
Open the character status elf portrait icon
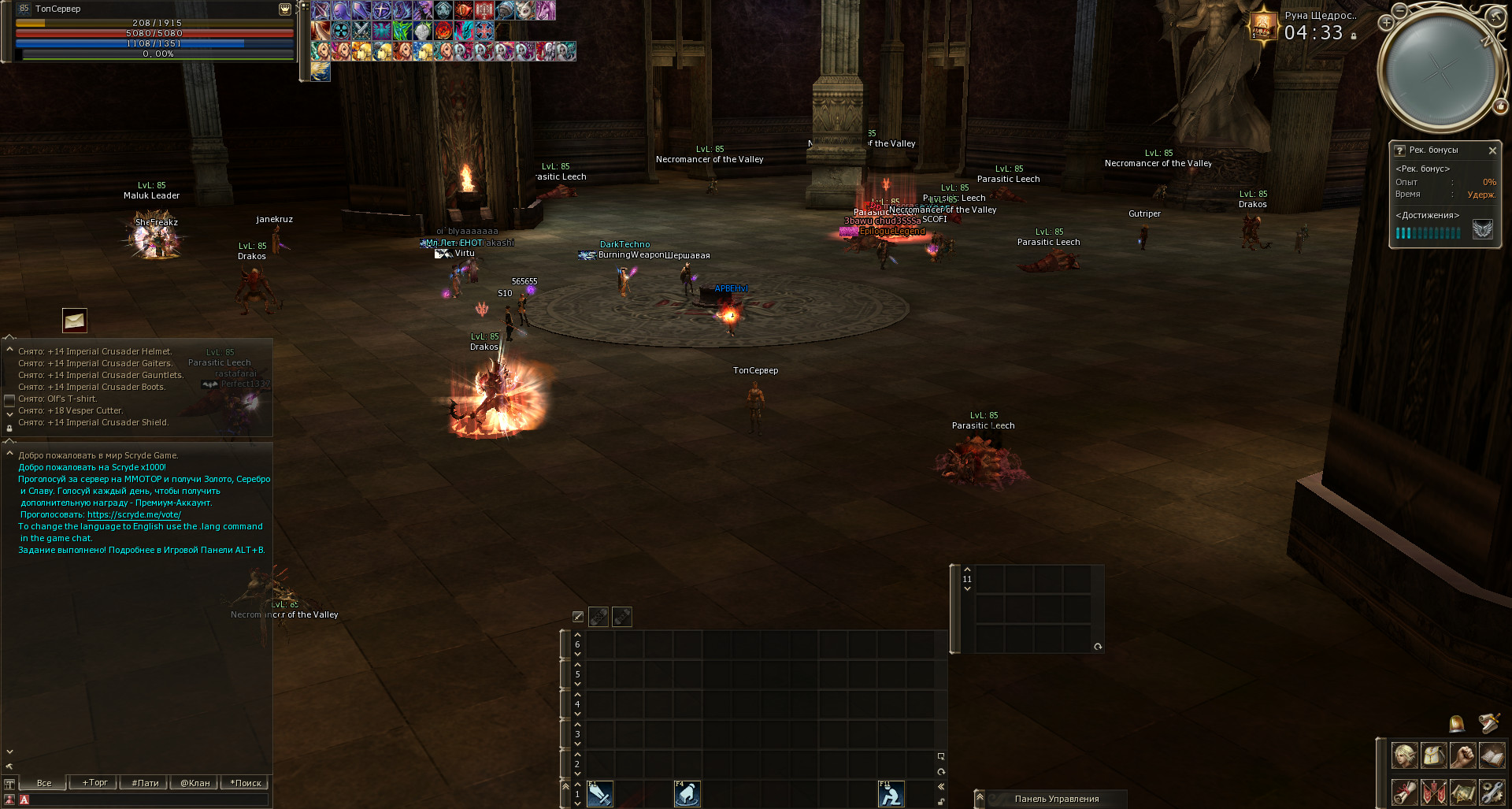[1404, 755]
